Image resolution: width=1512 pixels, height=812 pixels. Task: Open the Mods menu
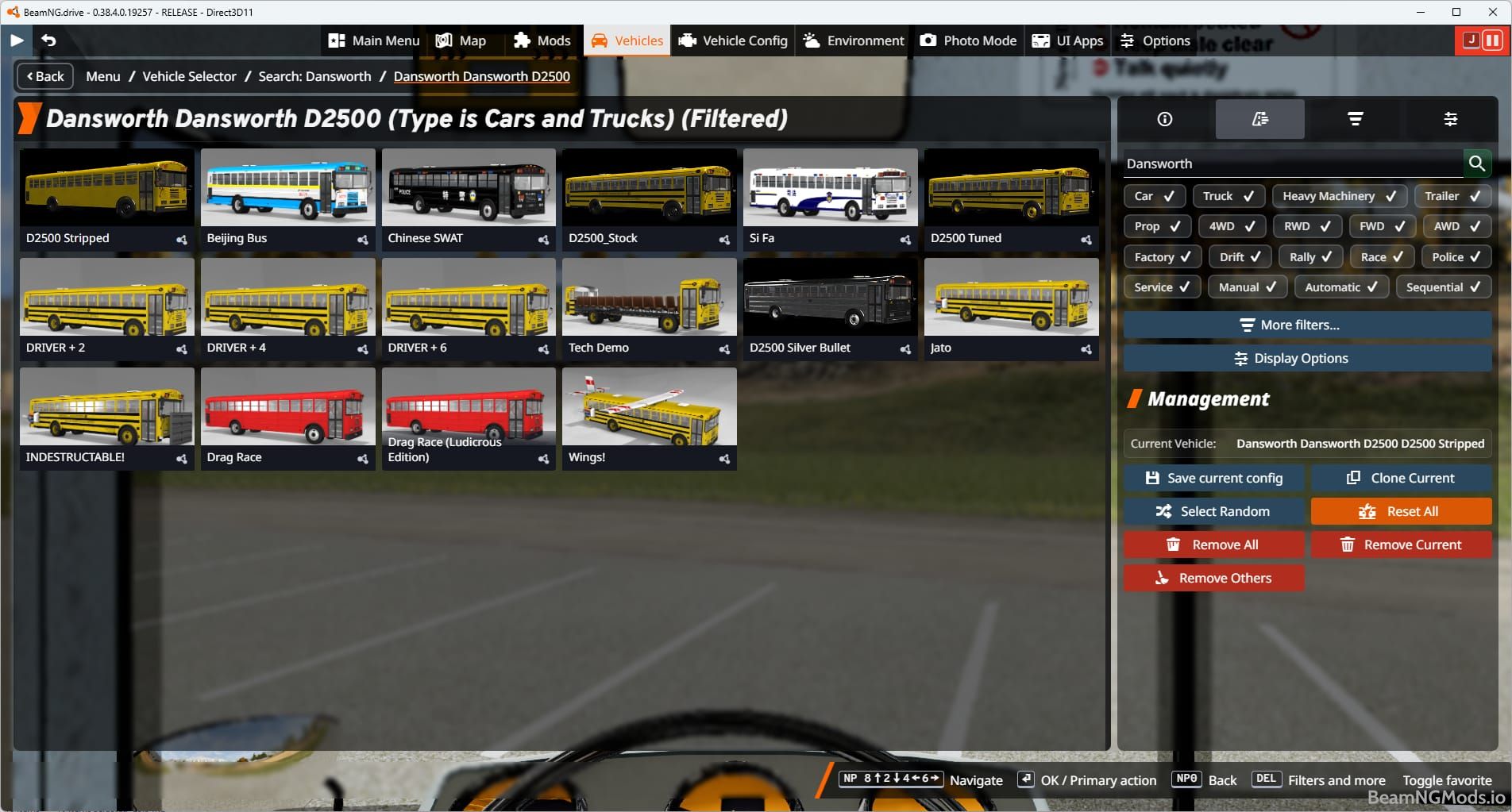543,40
